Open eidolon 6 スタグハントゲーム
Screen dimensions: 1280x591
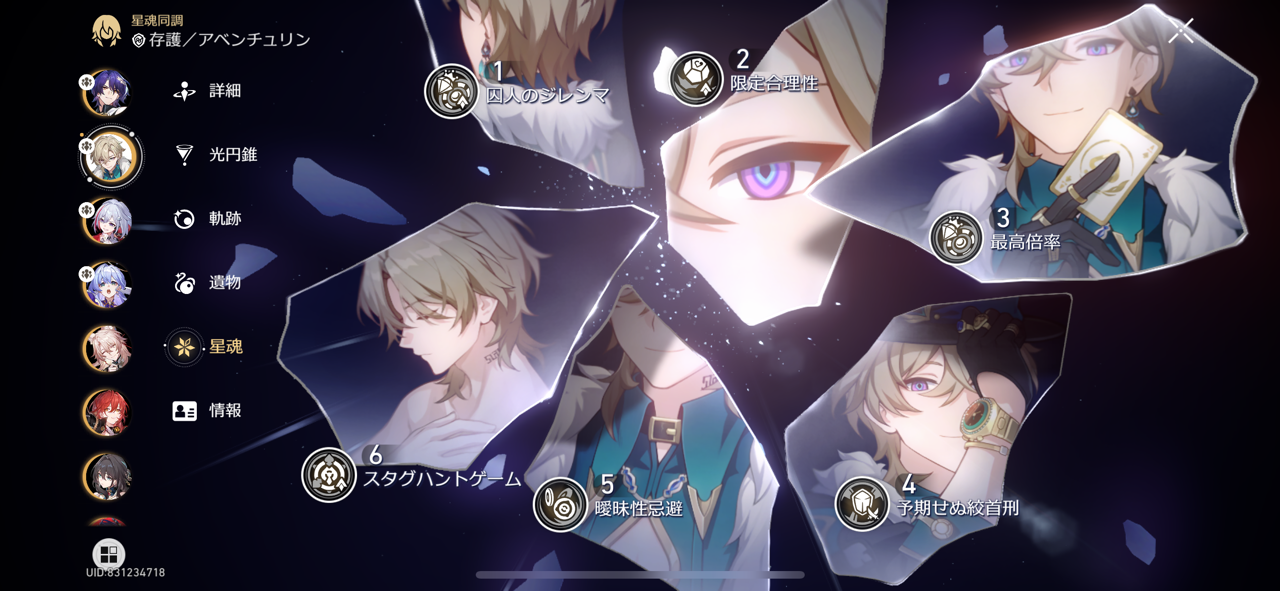point(329,474)
